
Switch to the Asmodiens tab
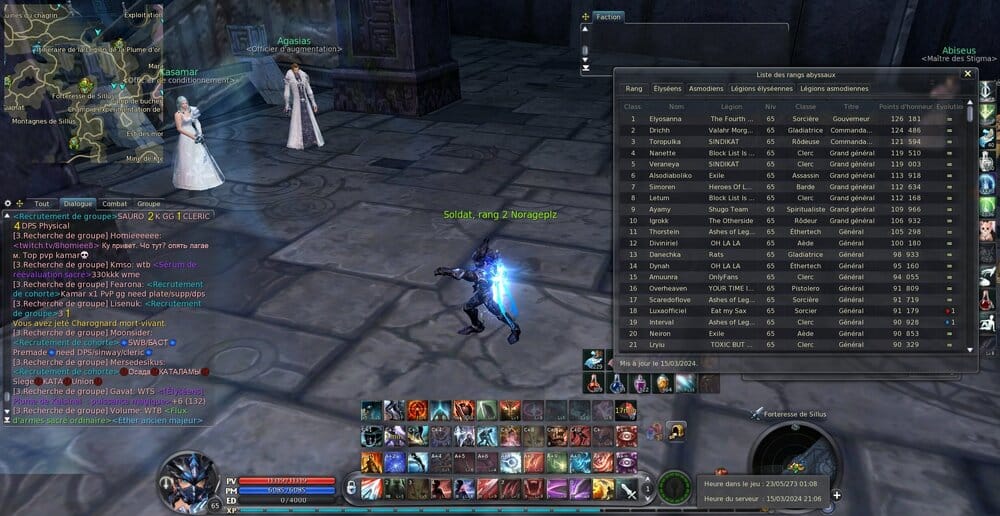pyautogui.click(x=706, y=89)
